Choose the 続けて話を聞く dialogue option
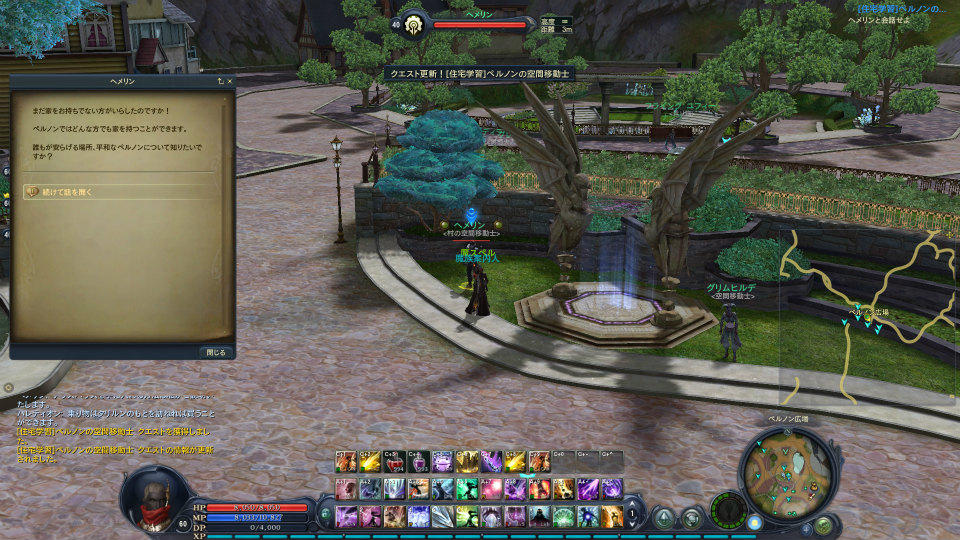960x540 pixels. click(x=62, y=191)
